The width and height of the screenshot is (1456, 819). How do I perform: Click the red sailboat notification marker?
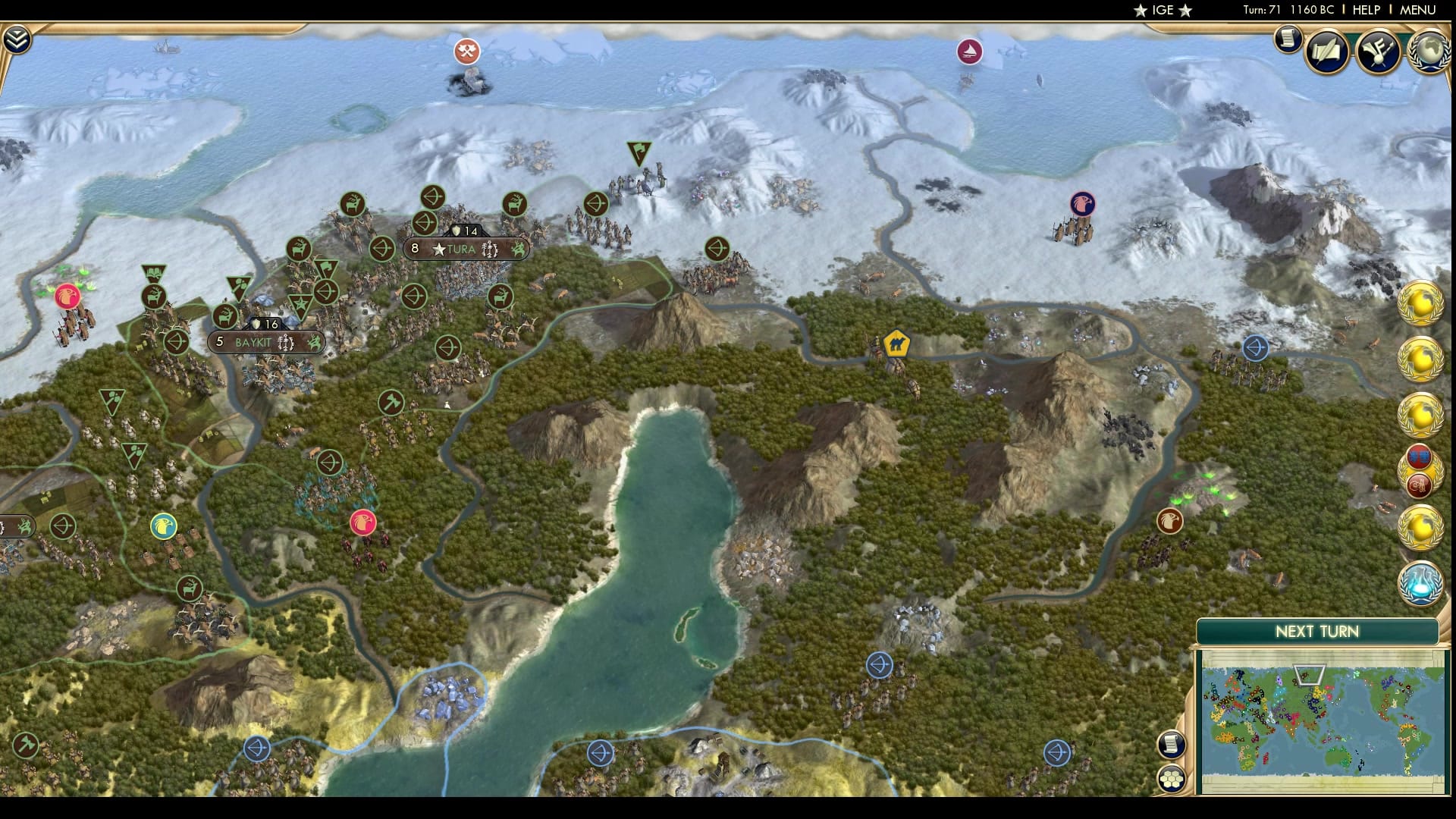968,52
